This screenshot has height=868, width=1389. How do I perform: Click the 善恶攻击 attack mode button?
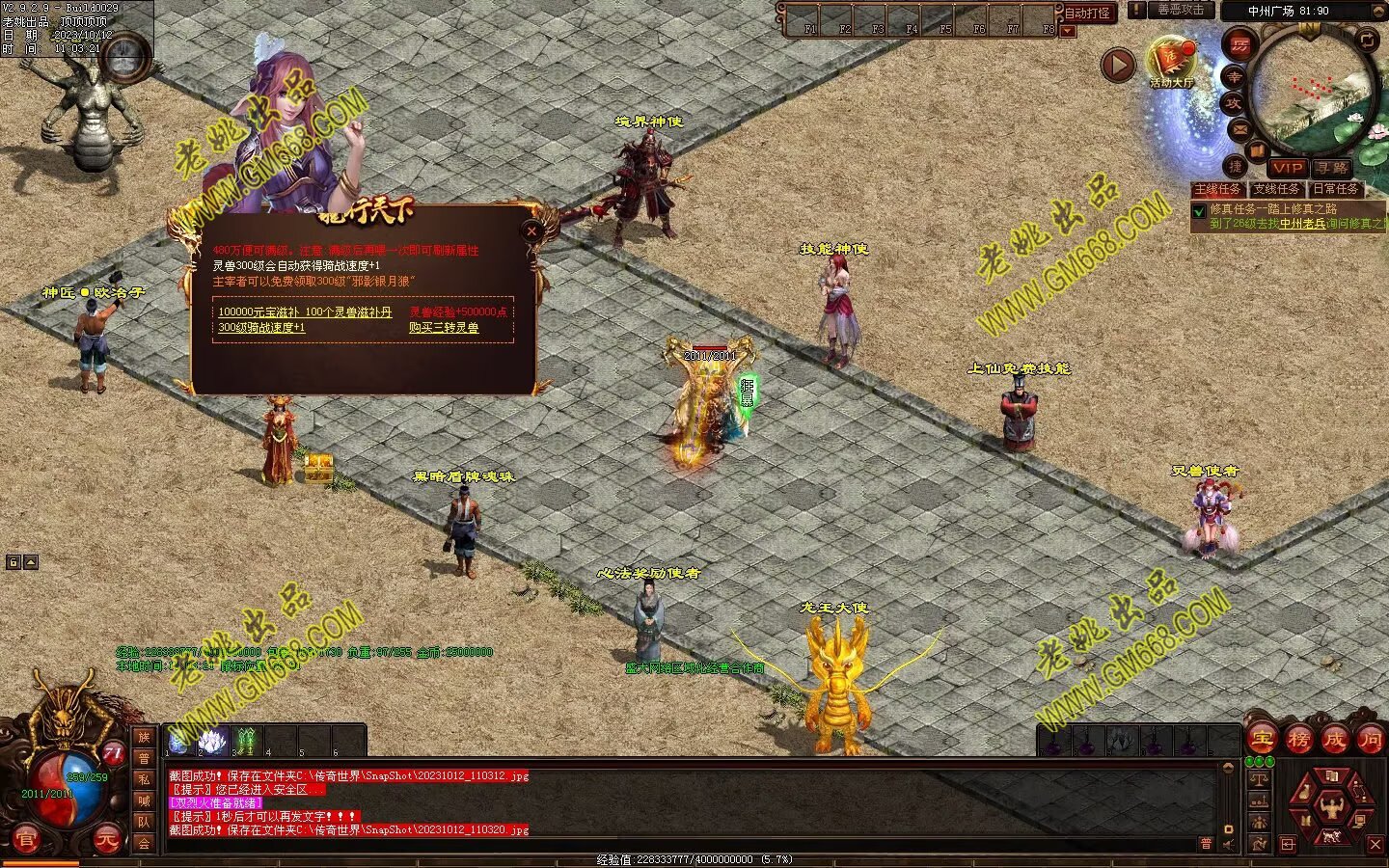tap(1181, 11)
